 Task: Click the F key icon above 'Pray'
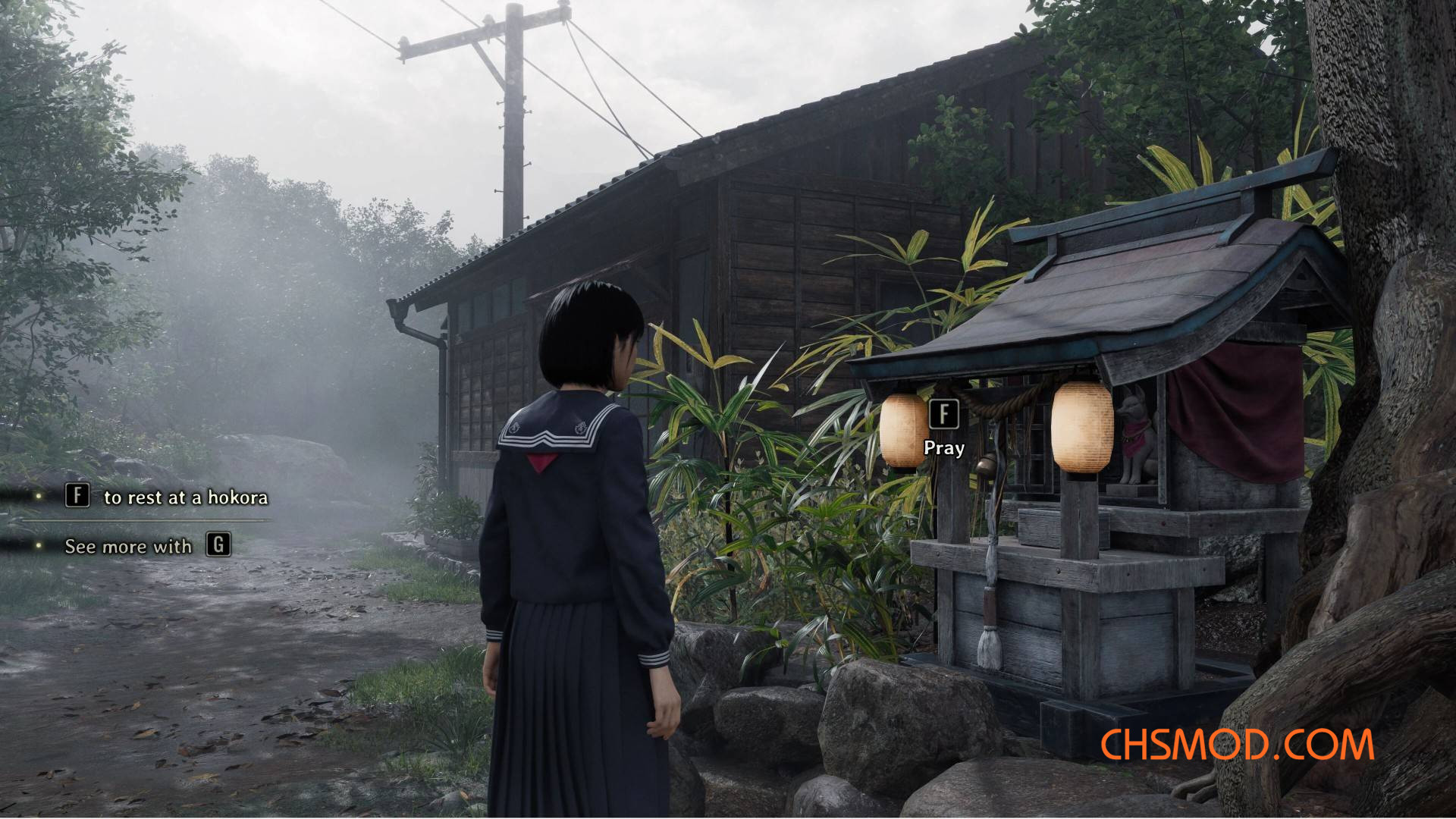click(x=943, y=413)
